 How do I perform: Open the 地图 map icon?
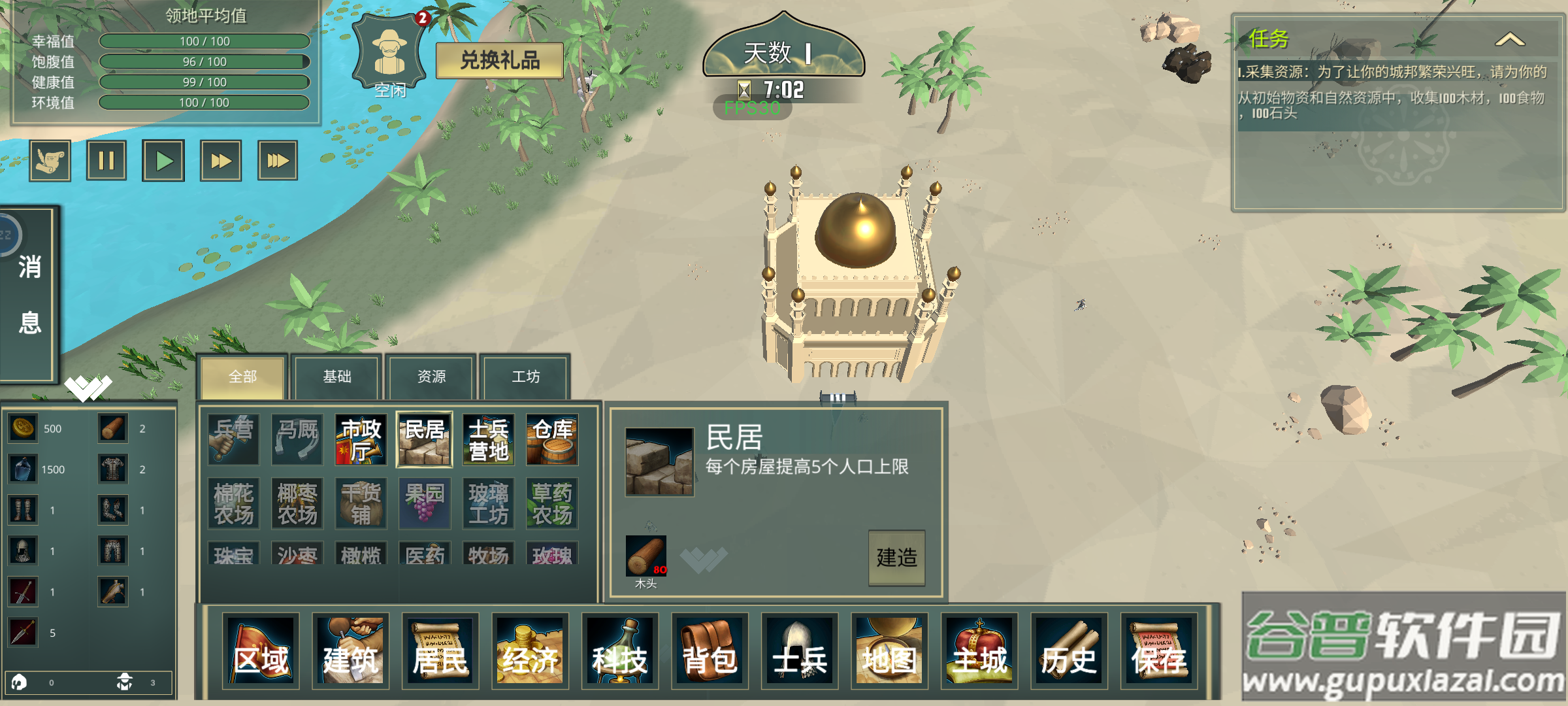[890, 652]
